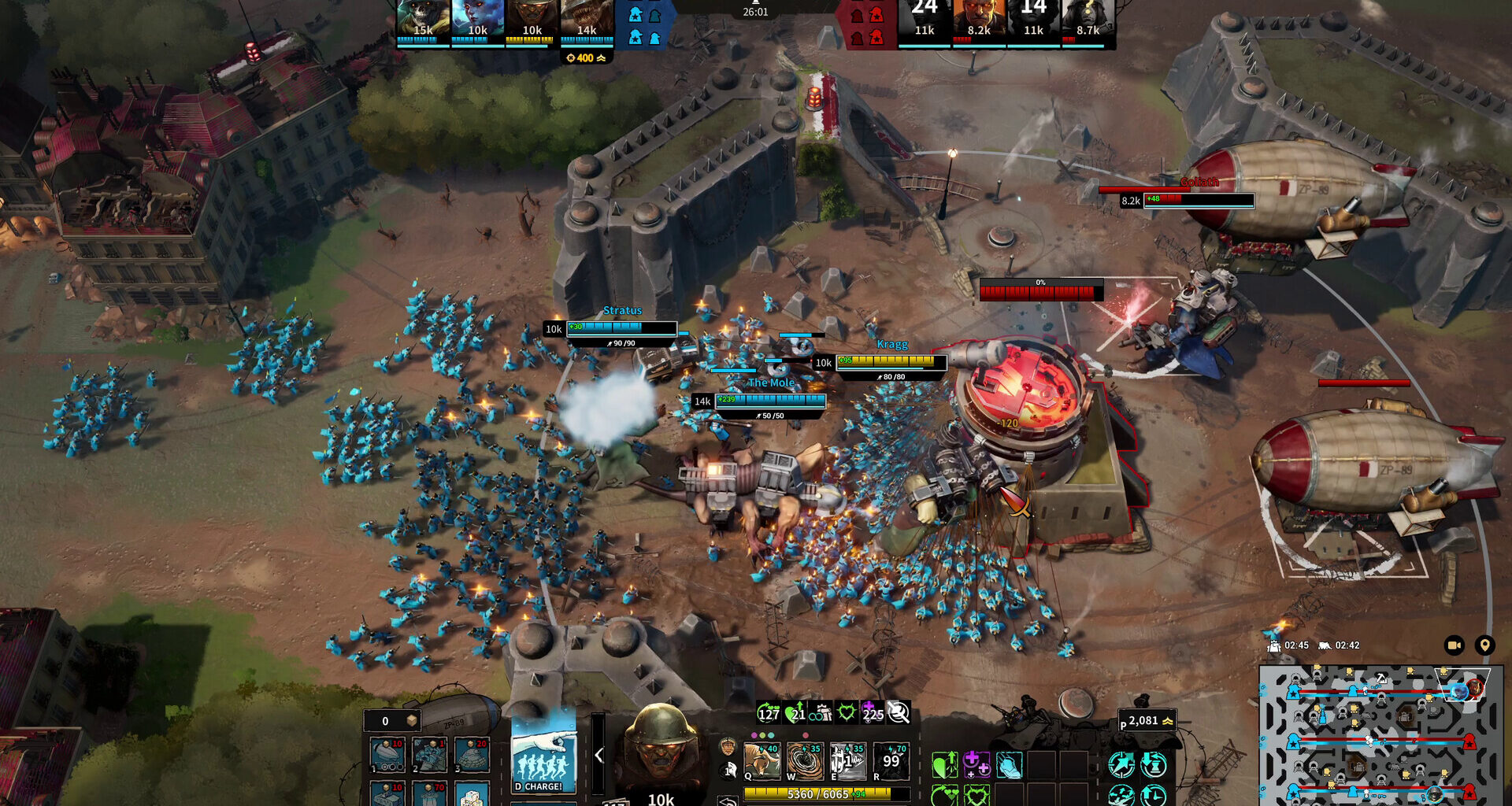
Task: Select the skull-faced ally hero portrait
Action: click(x=422, y=21)
